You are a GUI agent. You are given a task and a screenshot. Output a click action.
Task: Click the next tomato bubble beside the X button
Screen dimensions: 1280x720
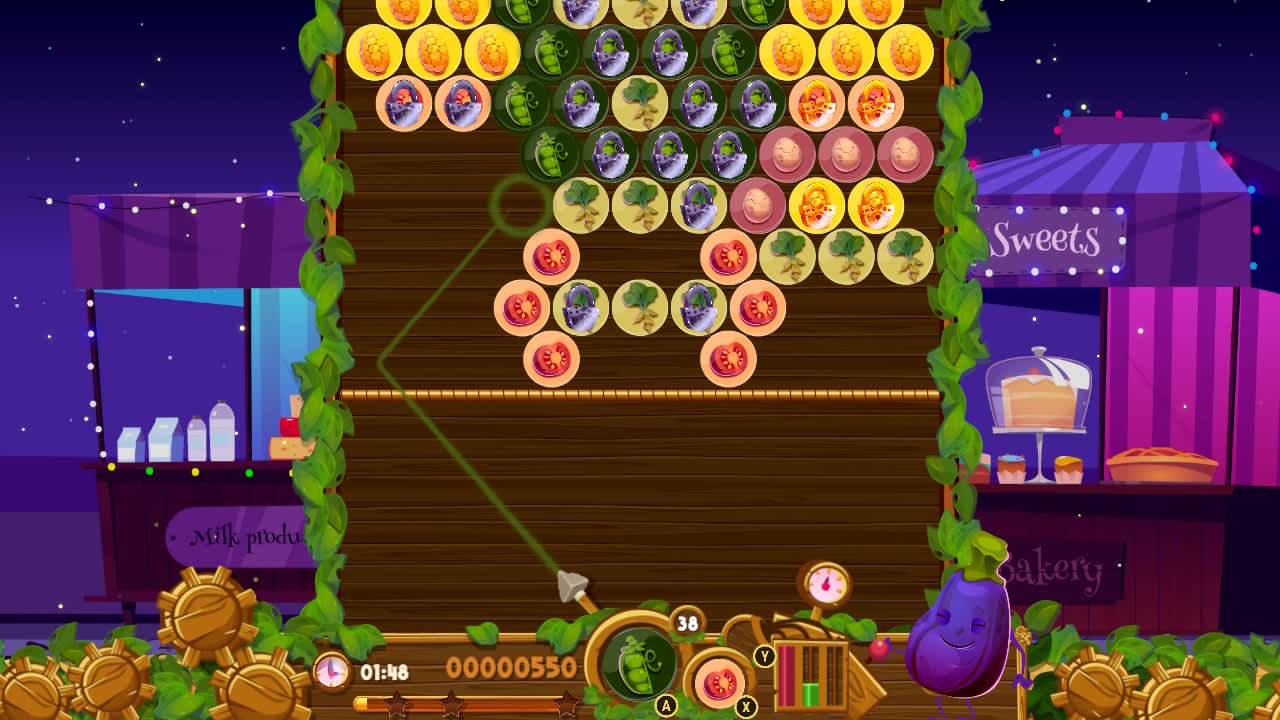[x=718, y=683]
